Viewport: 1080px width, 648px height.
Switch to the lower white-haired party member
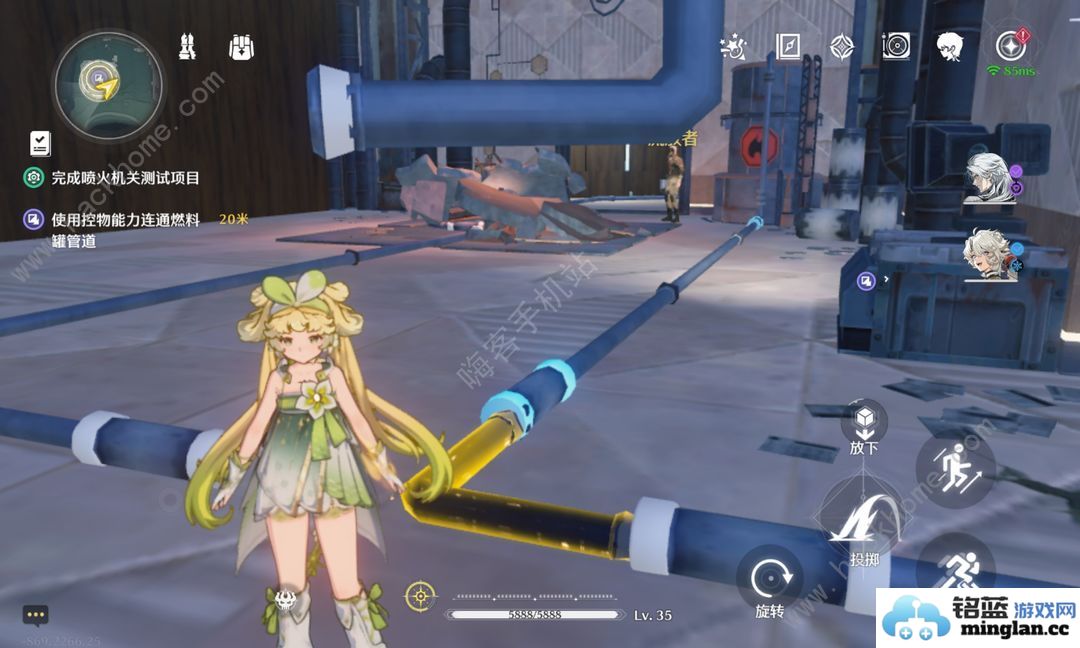pyautogui.click(x=990, y=255)
